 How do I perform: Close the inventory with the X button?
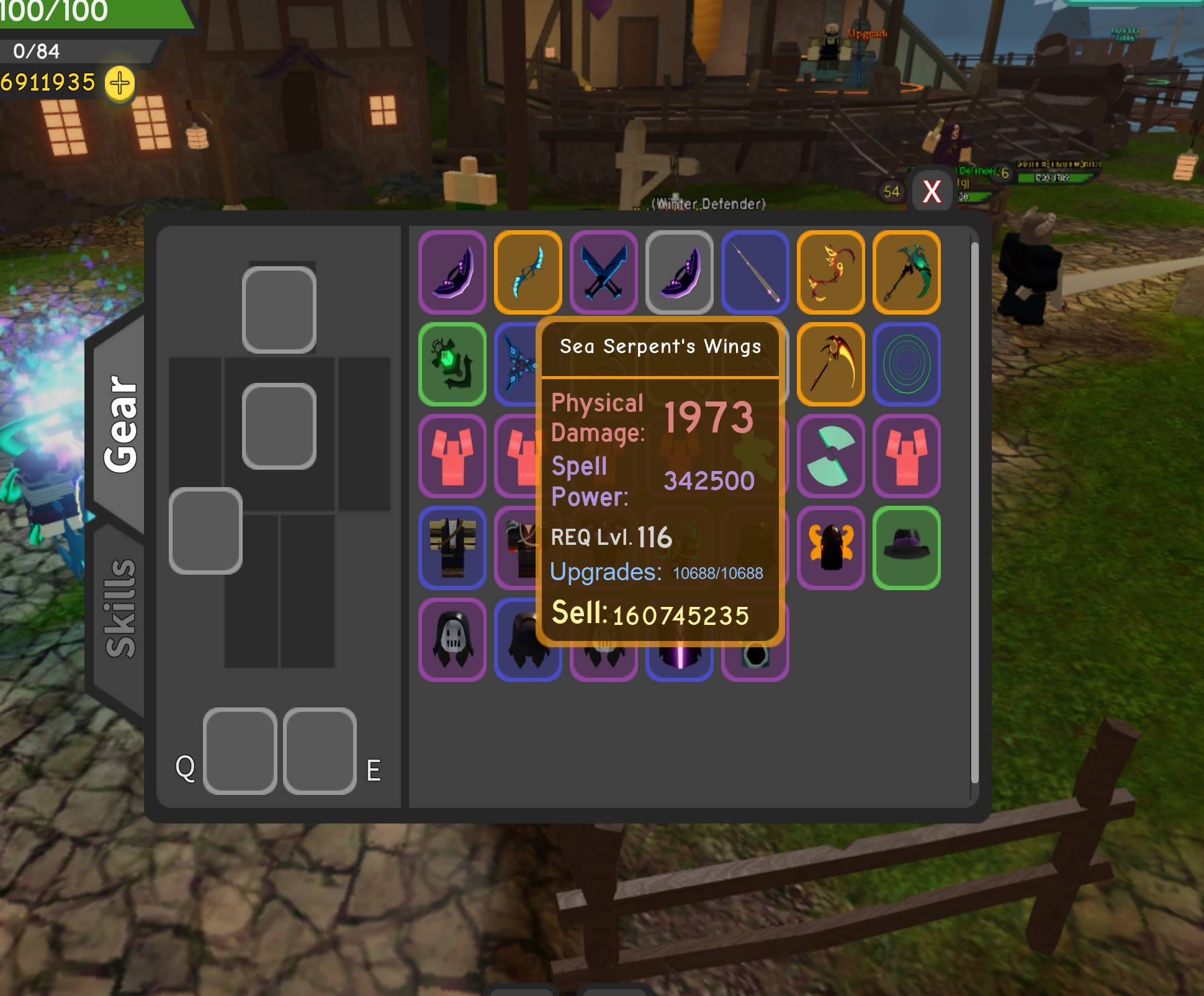pyautogui.click(x=931, y=192)
